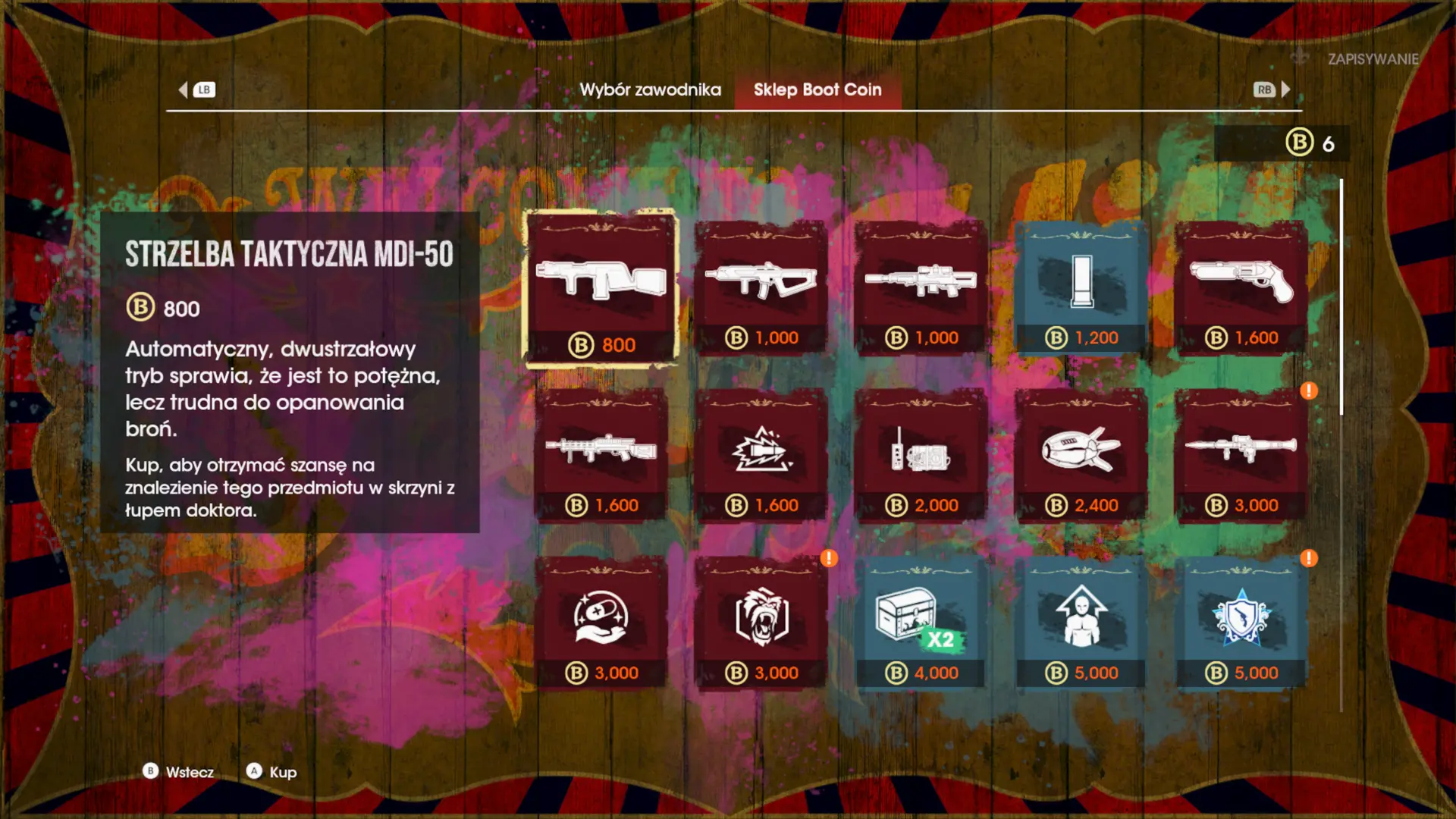This screenshot has width=1456, height=819.
Task: Select the rocket launcher for 3,000
Action: pos(1241,455)
